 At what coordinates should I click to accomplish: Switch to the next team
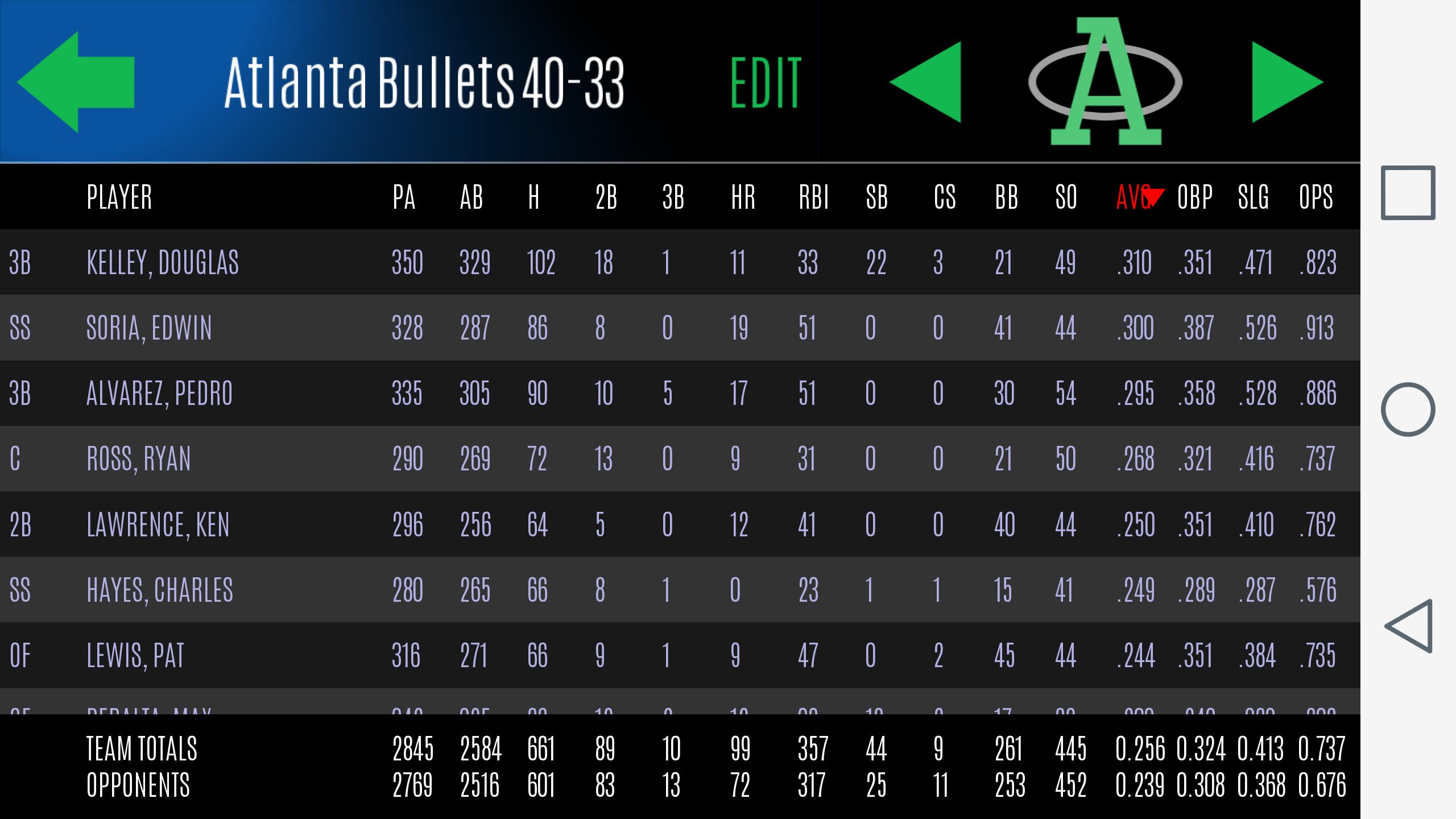[1287, 82]
